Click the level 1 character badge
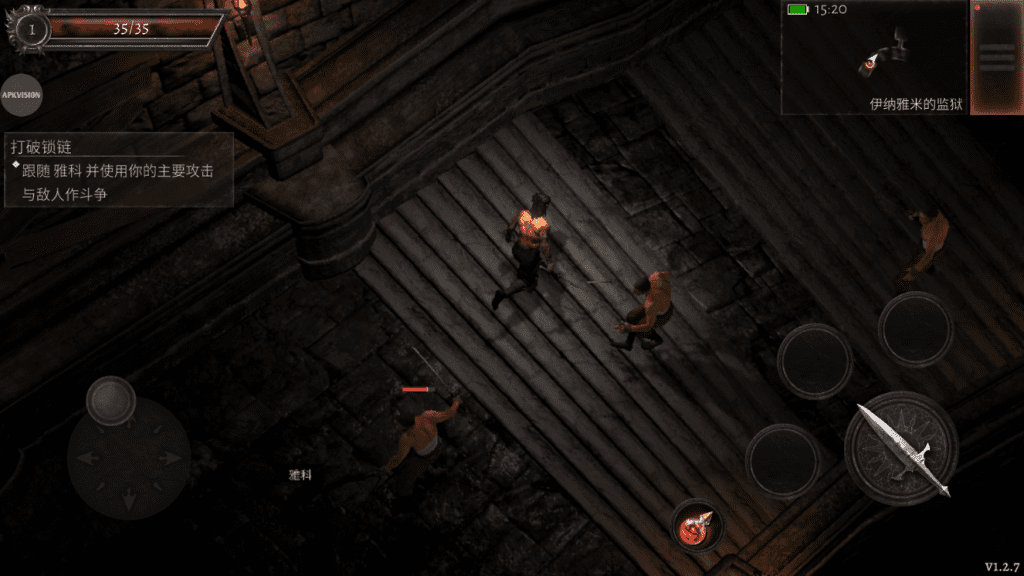 32,30
